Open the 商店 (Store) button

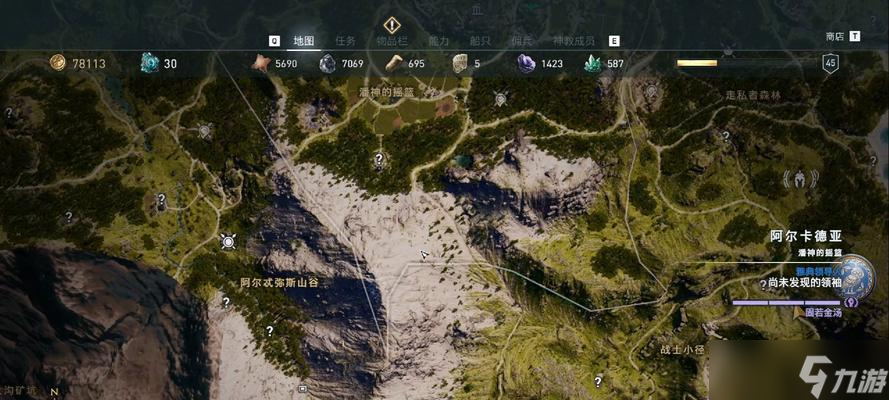point(835,36)
